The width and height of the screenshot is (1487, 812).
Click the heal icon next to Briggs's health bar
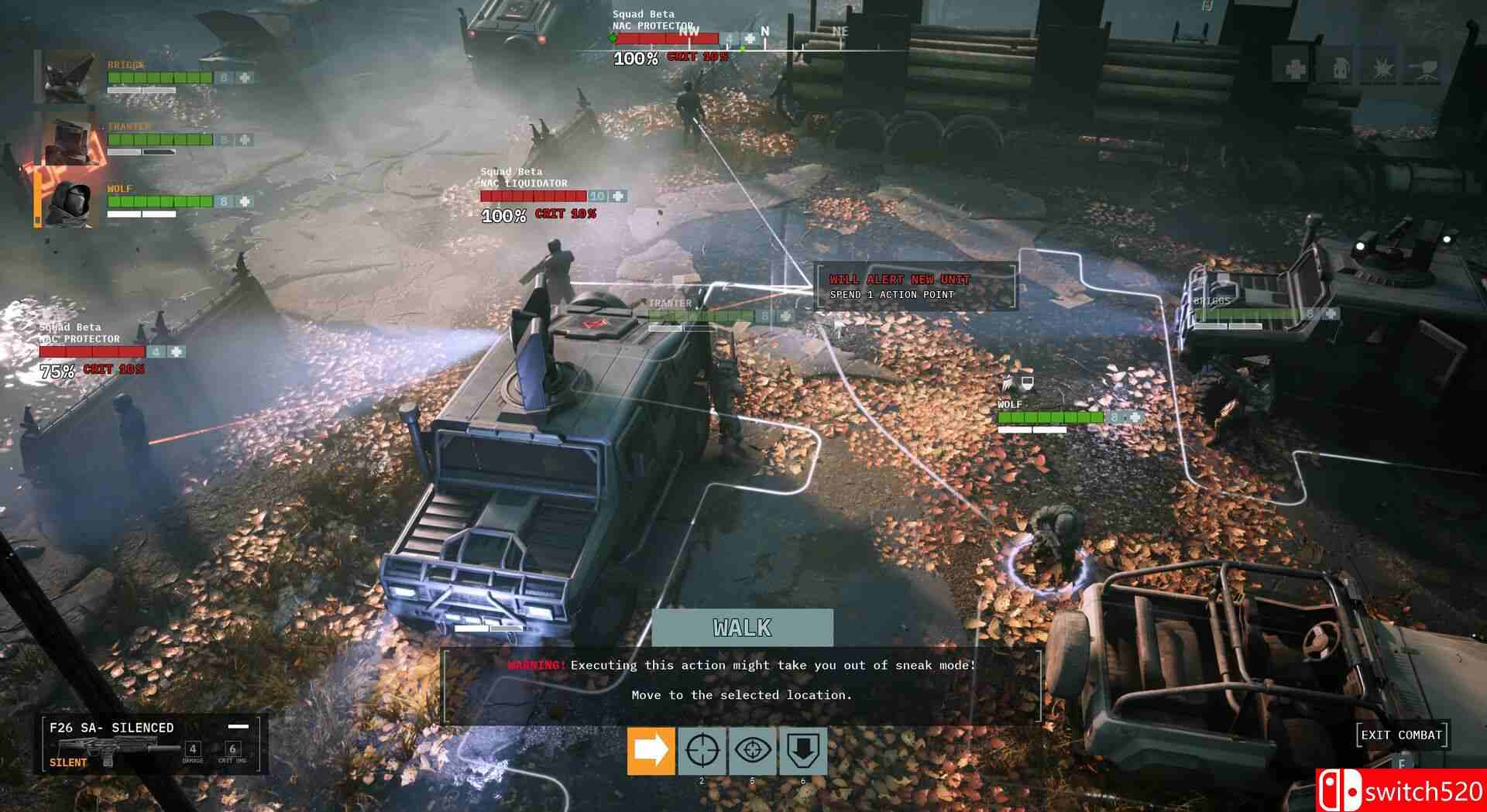[x=244, y=77]
